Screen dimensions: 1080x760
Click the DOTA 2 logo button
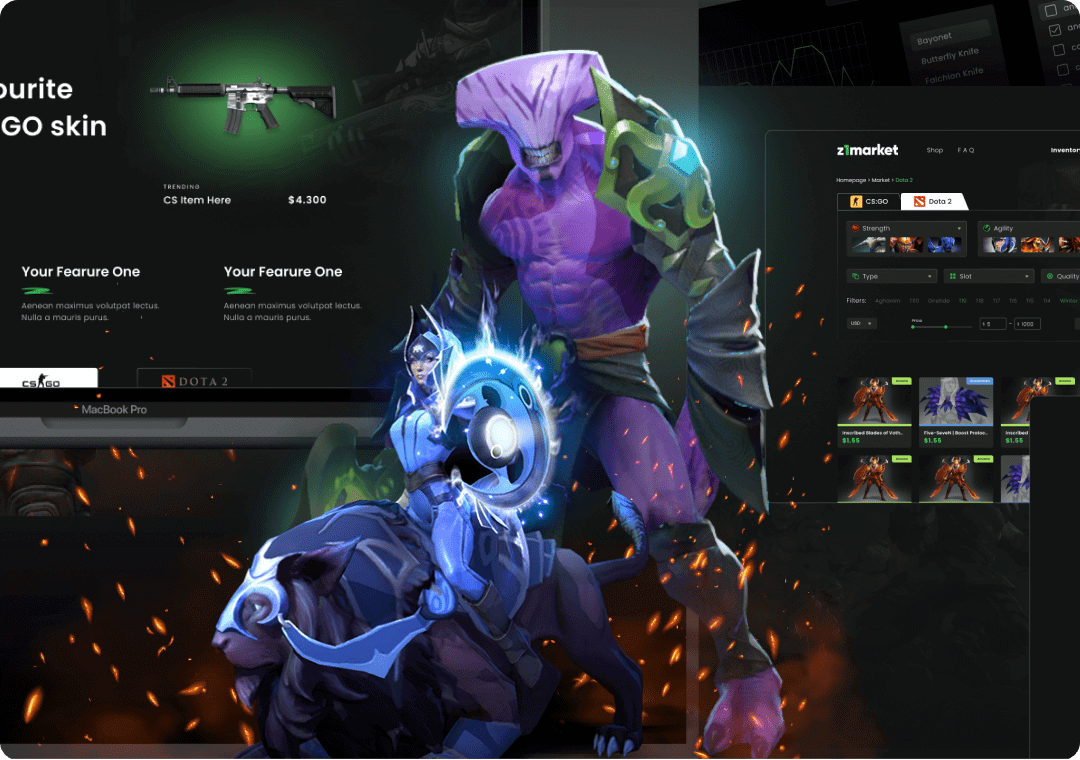pos(195,381)
